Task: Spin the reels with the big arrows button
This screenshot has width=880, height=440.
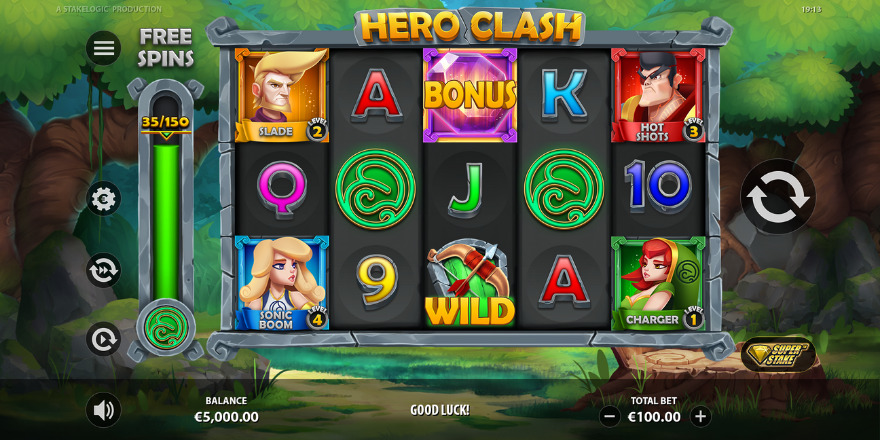Action: pyautogui.click(x=777, y=198)
